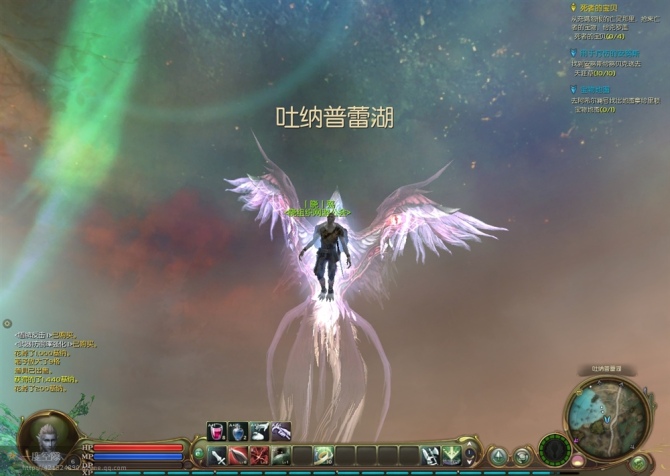
Task: Use the red potion quick slot
Action: [x=215, y=431]
